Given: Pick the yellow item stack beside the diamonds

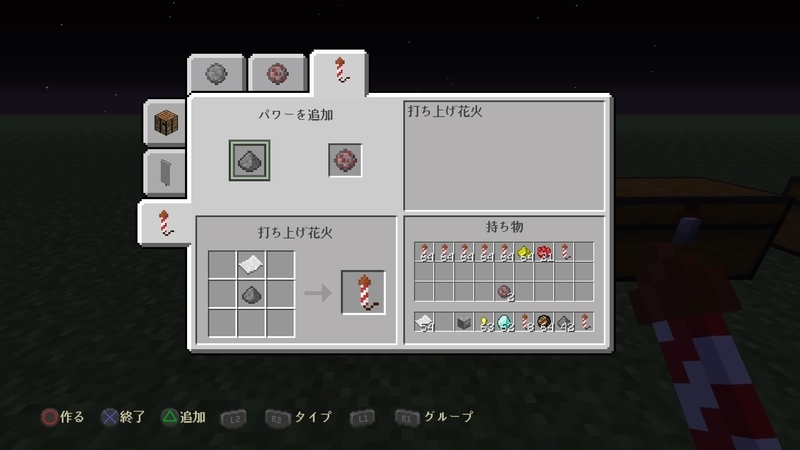Looking at the screenshot, I should [485, 322].
